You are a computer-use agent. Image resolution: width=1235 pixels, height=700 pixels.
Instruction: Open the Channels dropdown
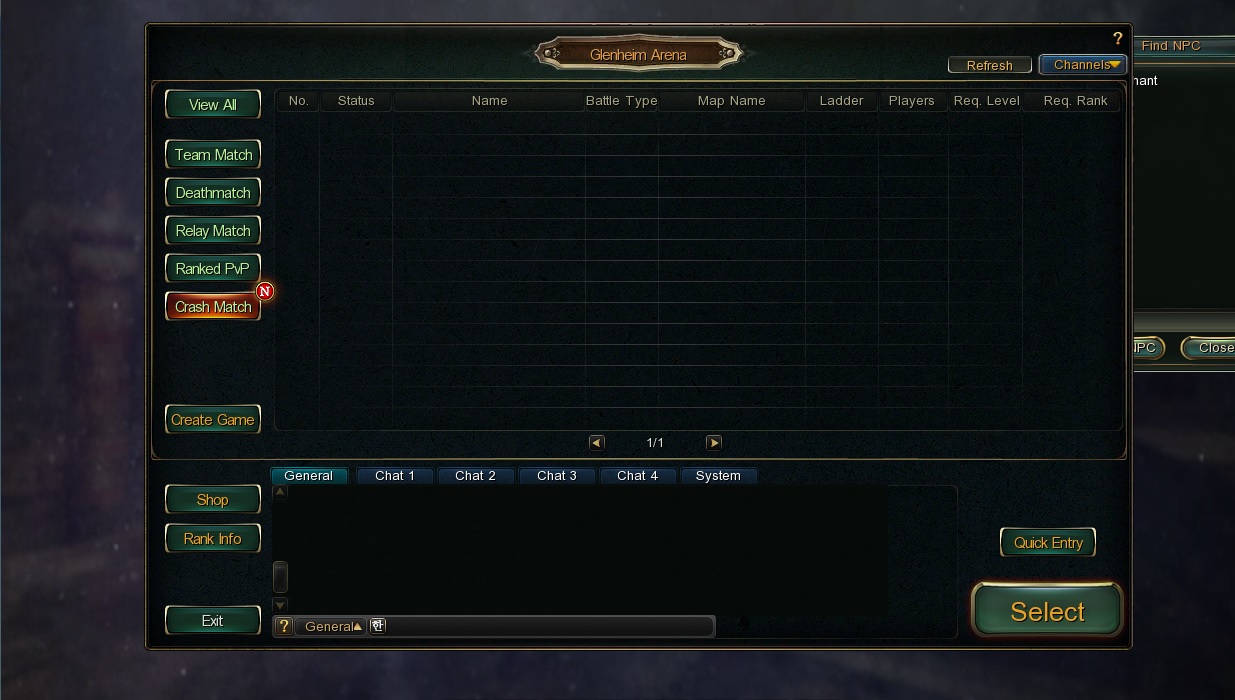pos(1083,65)
